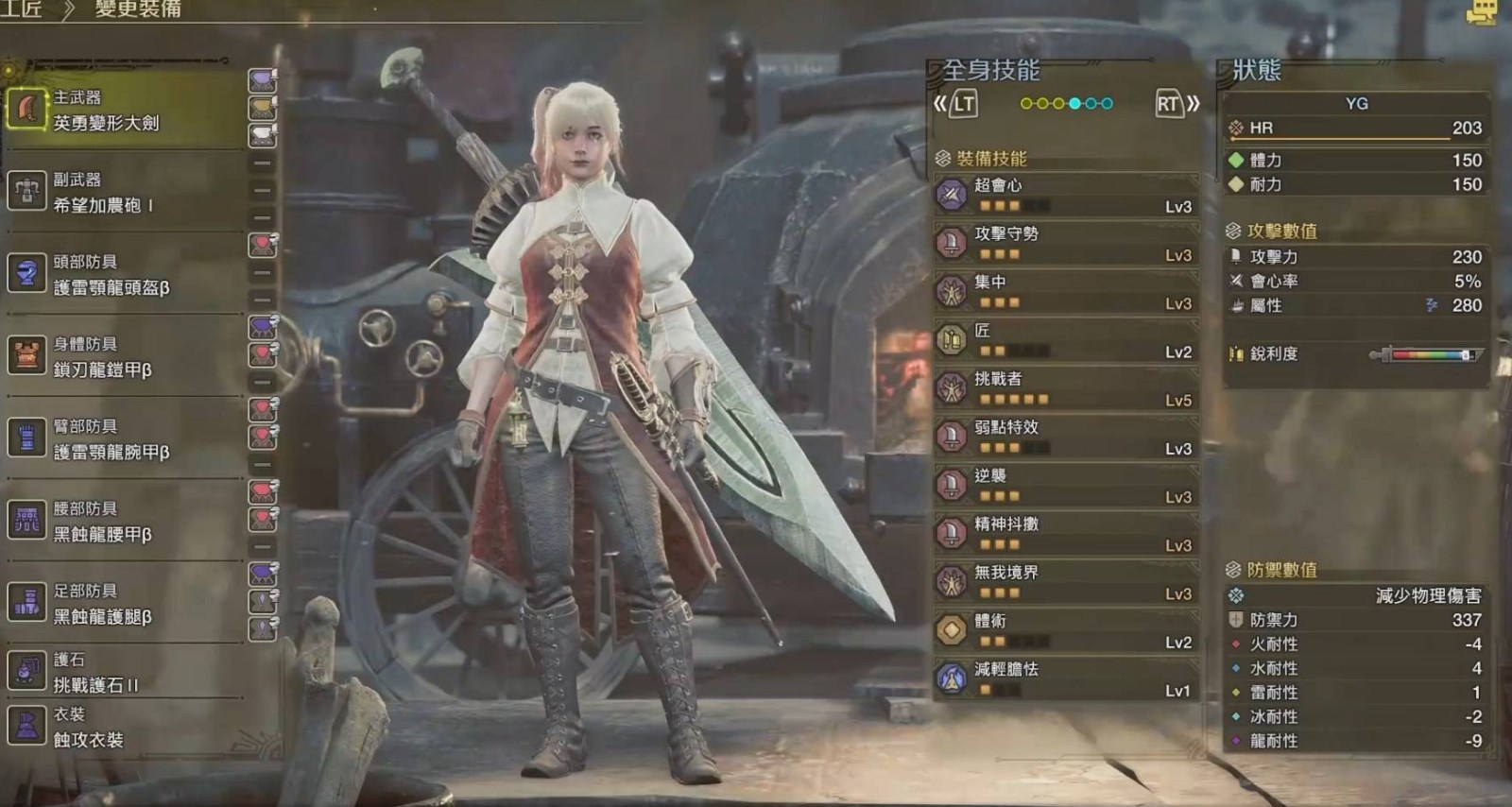
Task: Select the 足部防具 黑蝕龍護腿β slot
Action: (x=123, y=604)
